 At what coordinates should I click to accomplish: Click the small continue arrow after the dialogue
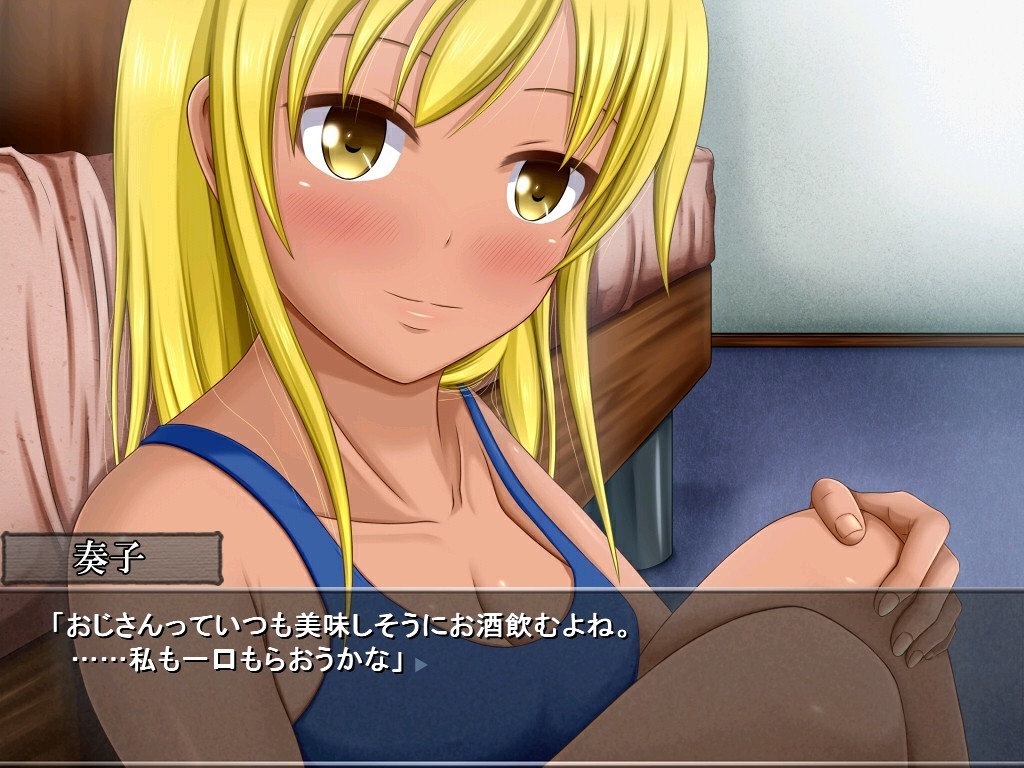click(x=421, y=663)
